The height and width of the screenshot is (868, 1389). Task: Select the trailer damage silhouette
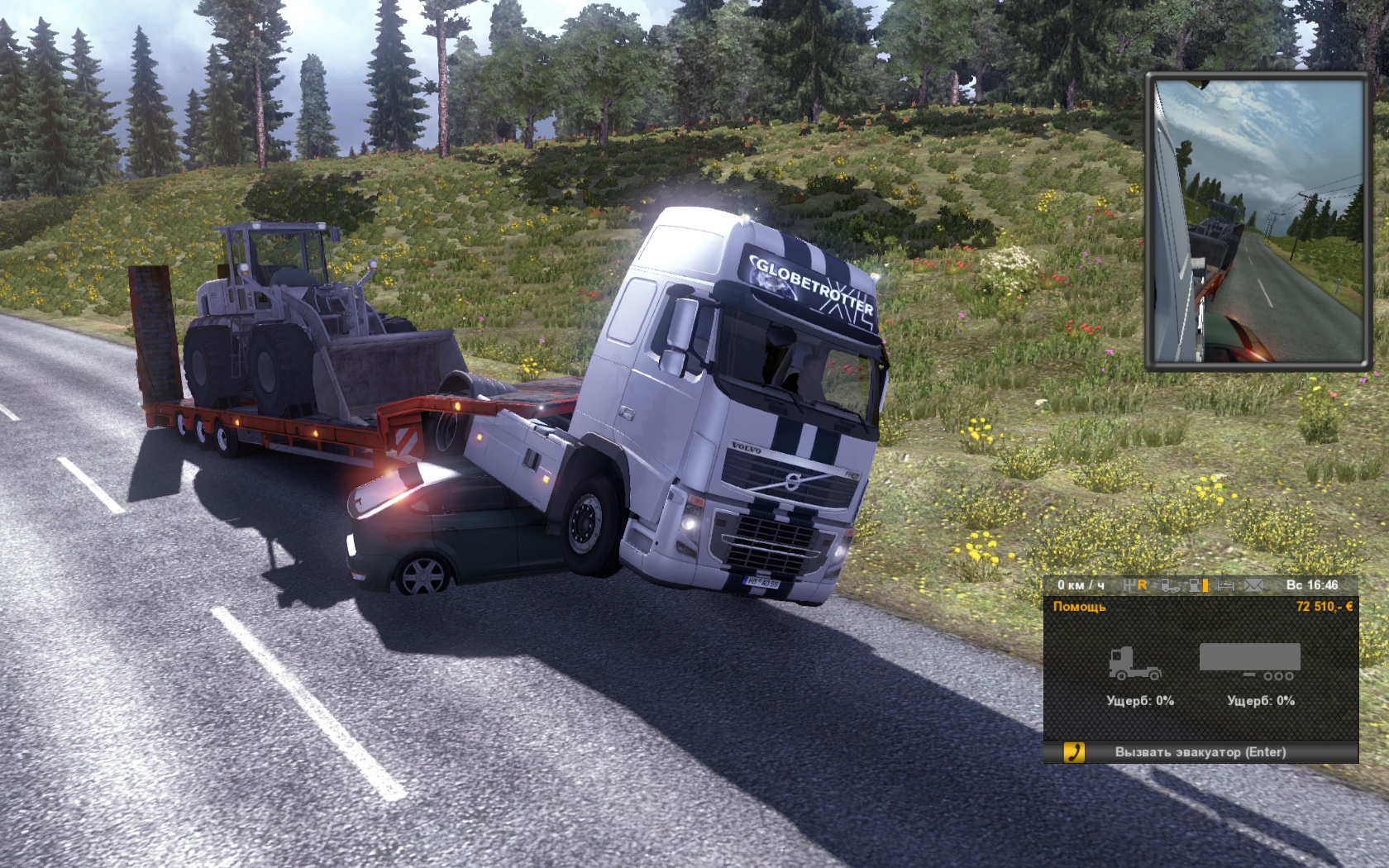(x=1250, y=661)
